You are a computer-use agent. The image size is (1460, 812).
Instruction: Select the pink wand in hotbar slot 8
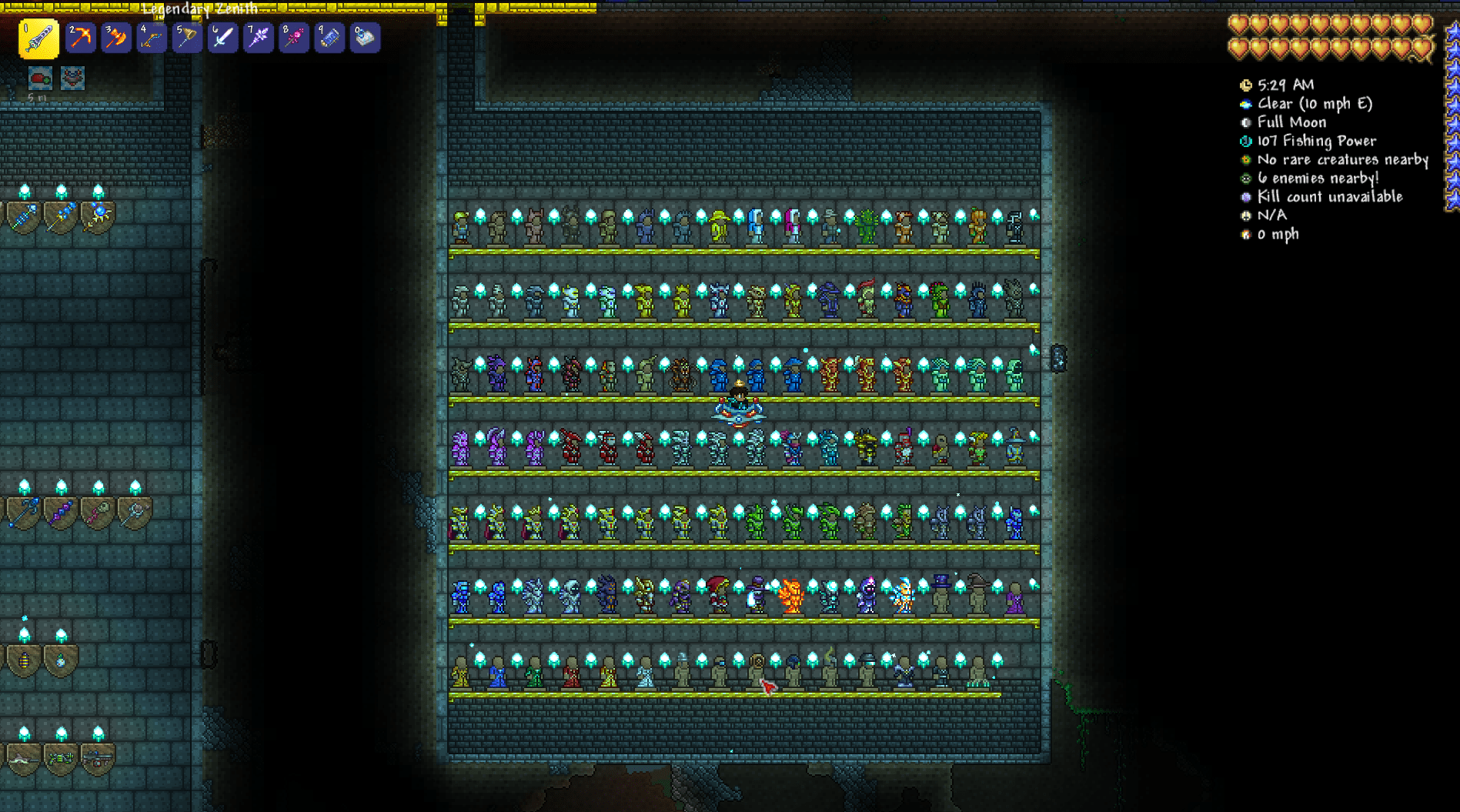[x=293, y=38]
